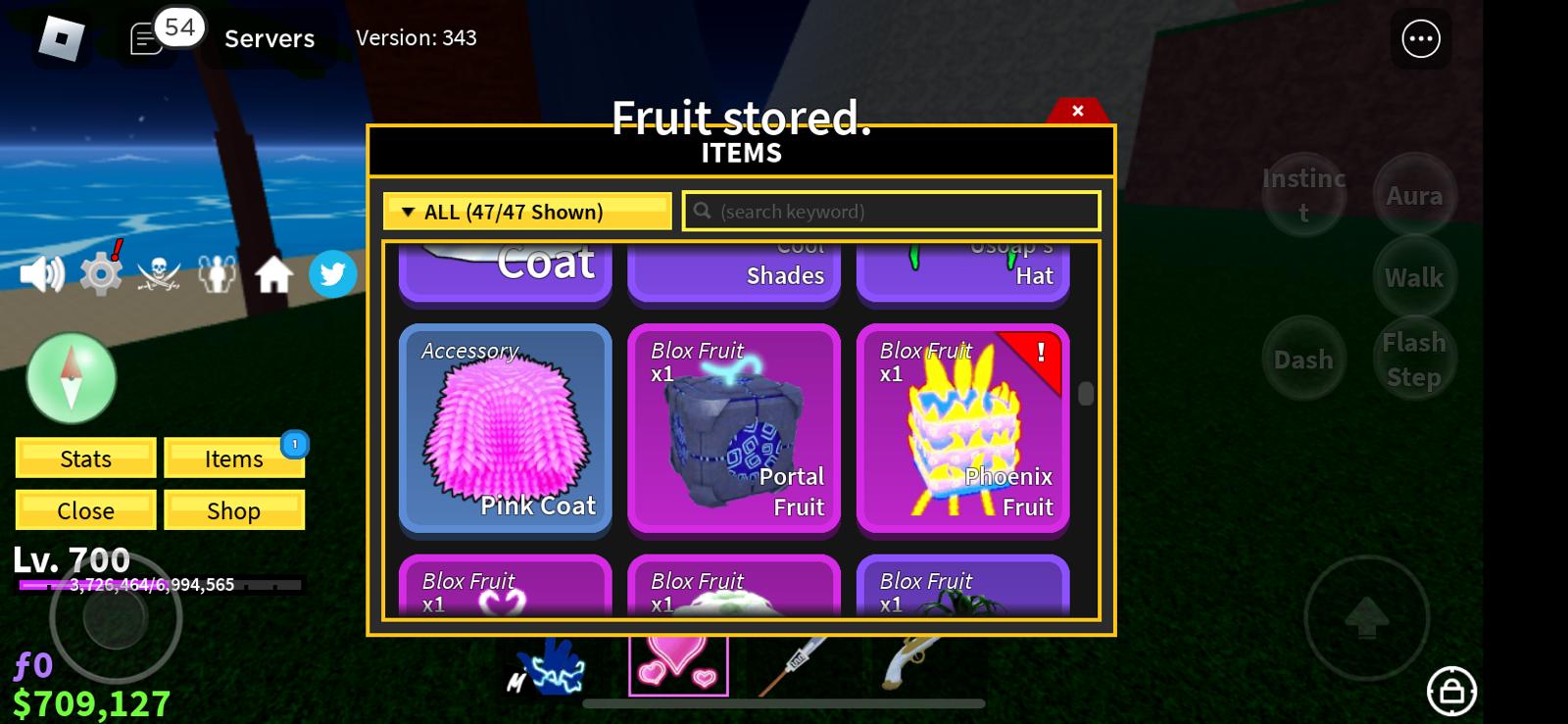Activate the Instinct ability button
This screenshot has width=1568, height=724.
(x=1303, y=195)
